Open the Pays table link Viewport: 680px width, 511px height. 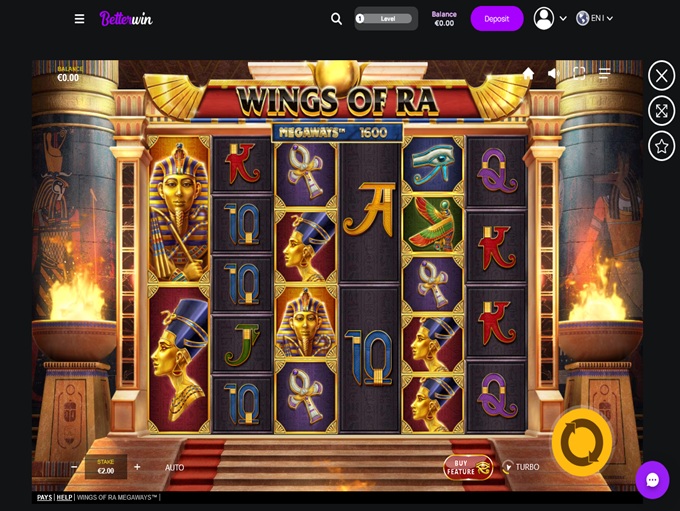[x=44, y=497]
